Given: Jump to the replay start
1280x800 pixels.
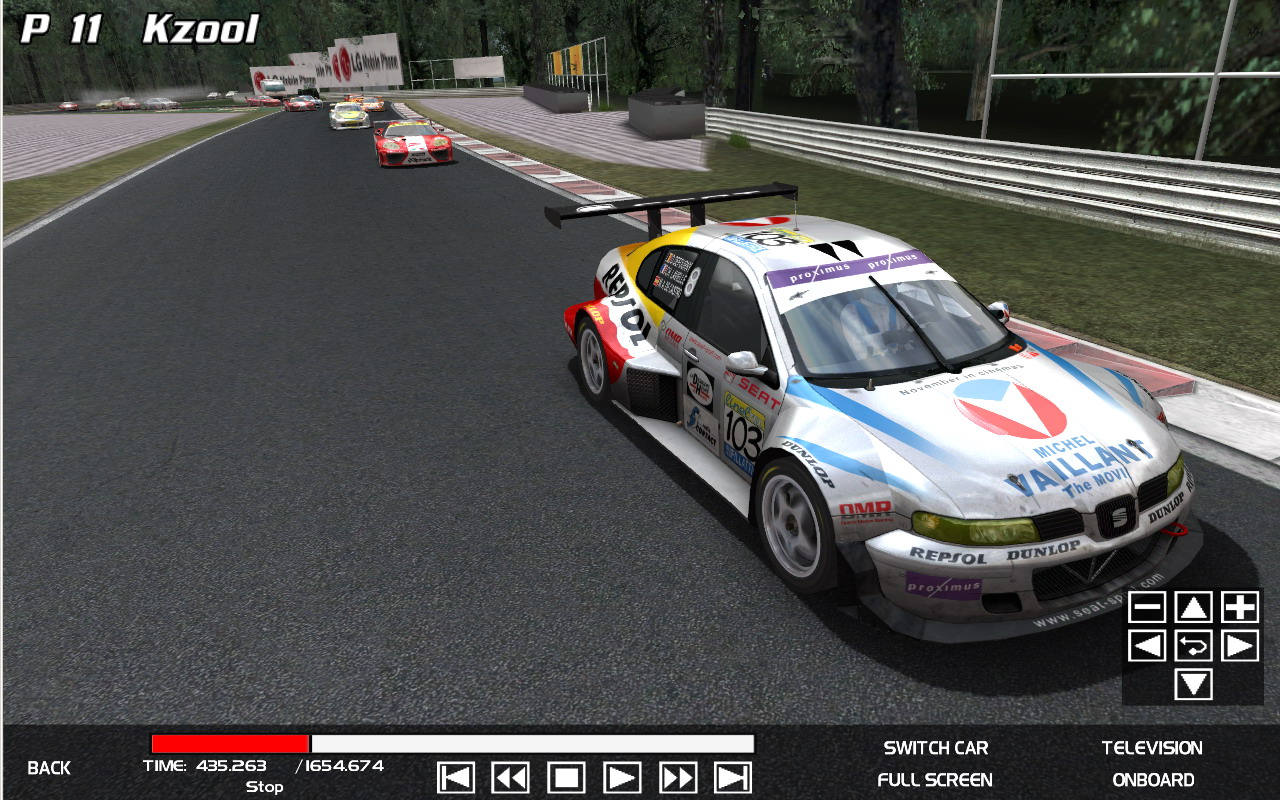Looking at the screenshot, I should pyautogui.click(x=456, y=778).
